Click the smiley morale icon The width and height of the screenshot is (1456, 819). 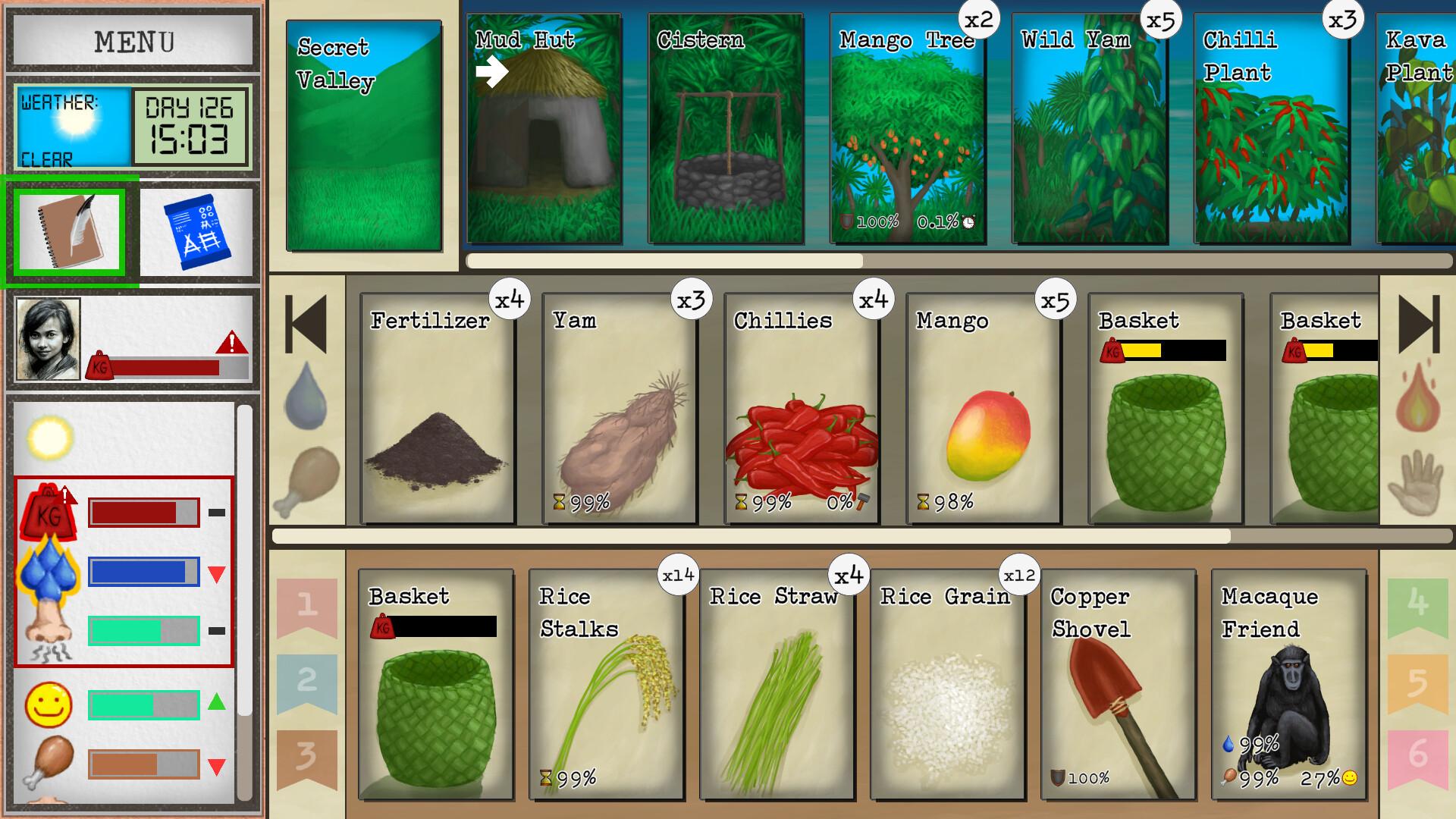47,703
